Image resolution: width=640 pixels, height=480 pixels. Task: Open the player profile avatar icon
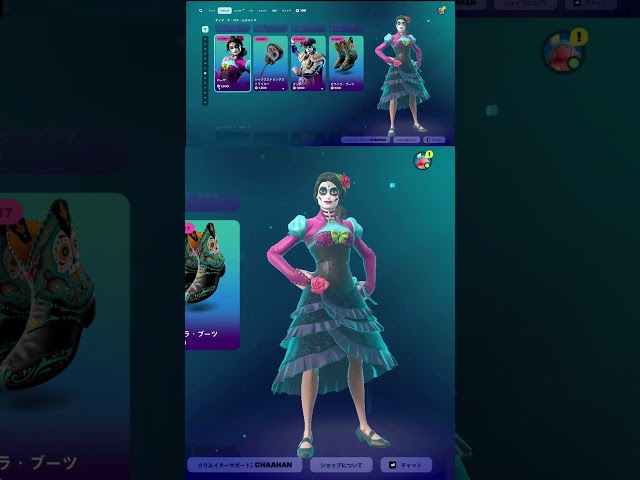423,161
